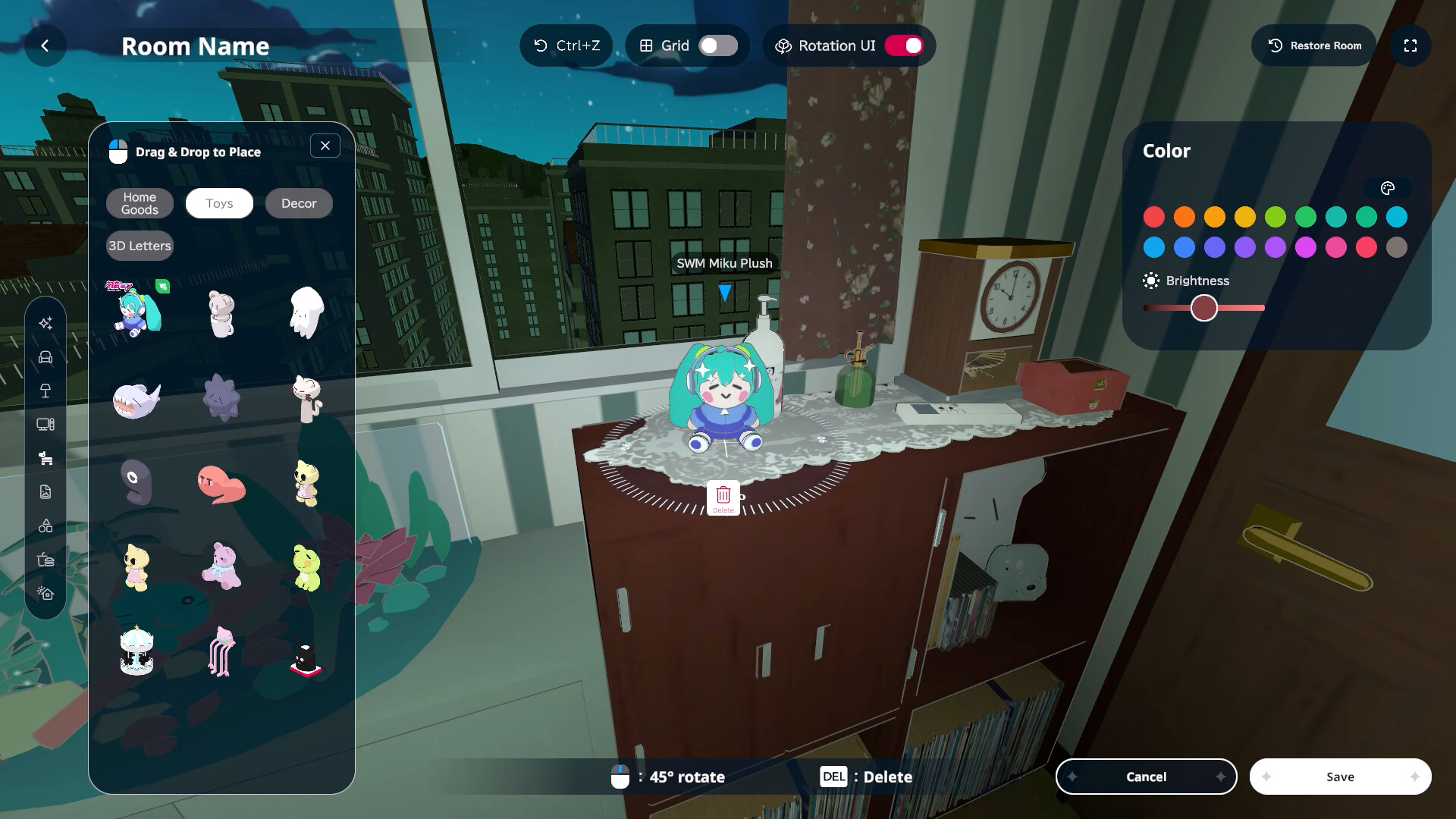Screen dimensions: 1456x819
Task: Pick the Miku plush toy thumbnail
Action: pyautogui.click(x=137, y=311)
